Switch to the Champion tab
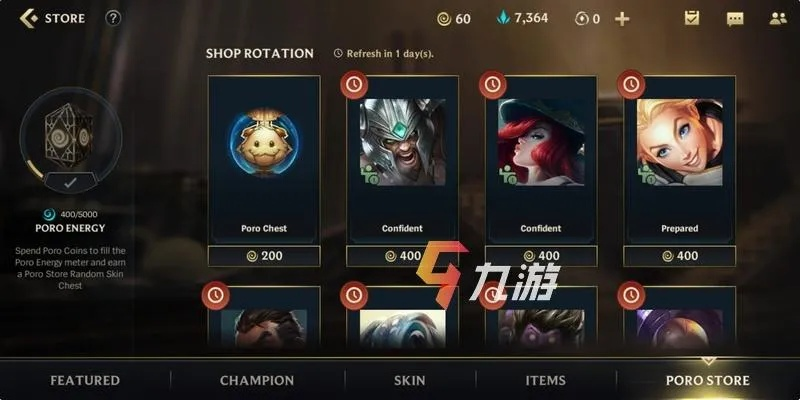The width and height of the screenshot is (800, 400). tap(257, 380)
